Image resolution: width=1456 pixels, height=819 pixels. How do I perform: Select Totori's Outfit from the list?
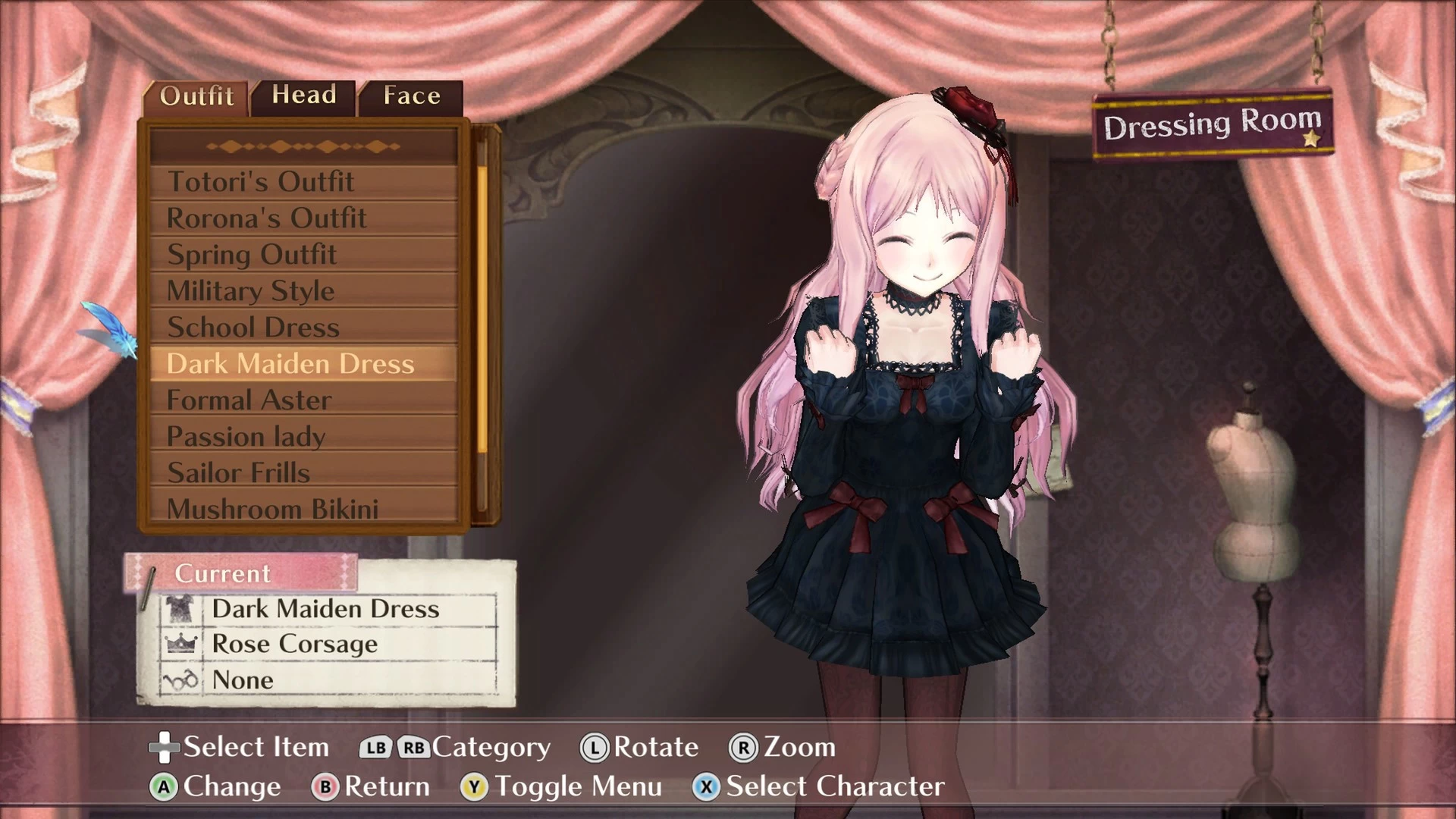point(259,181)
